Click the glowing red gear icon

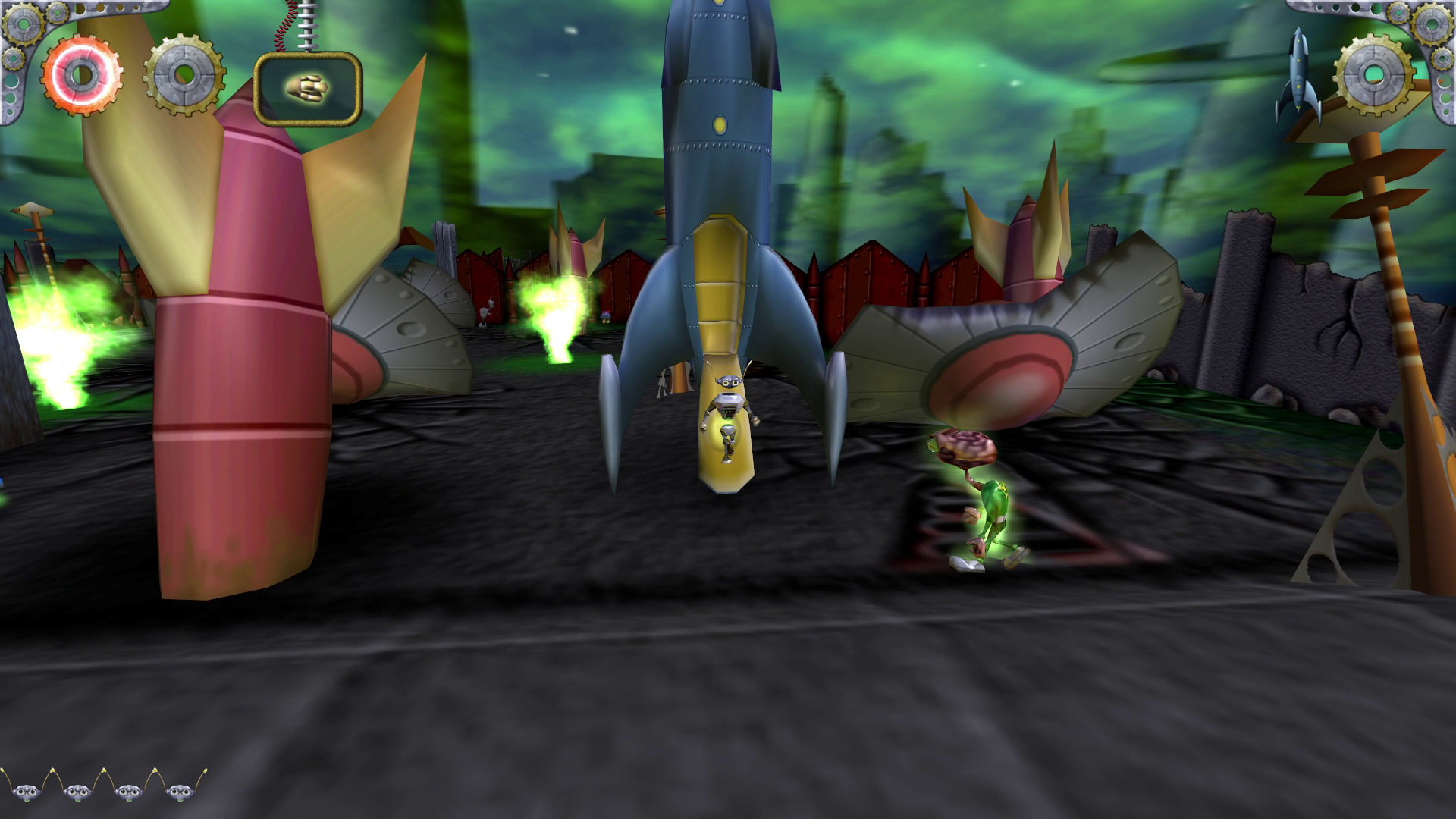[x=82, y=75]
